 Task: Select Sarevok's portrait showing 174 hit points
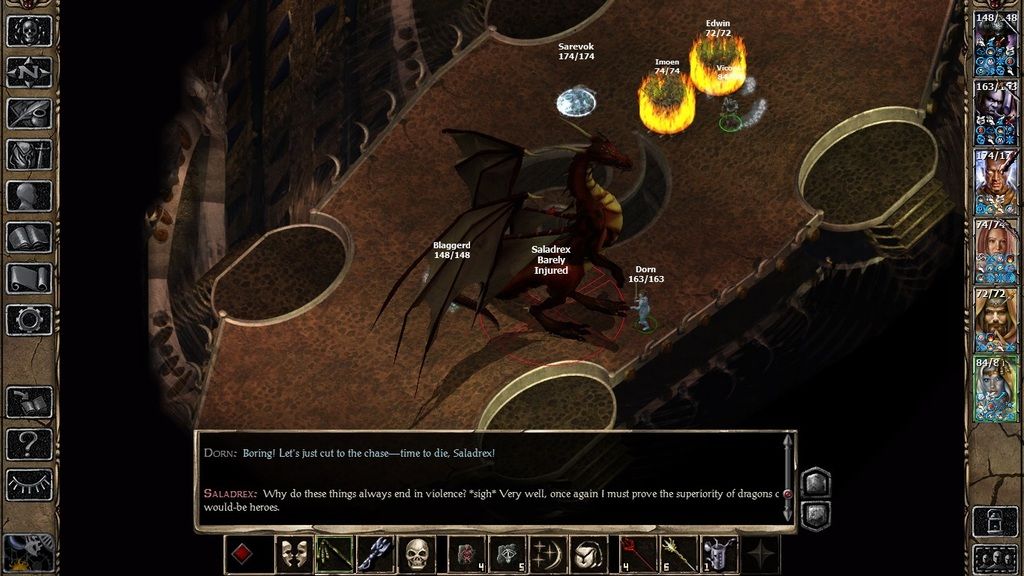[996, 181]
